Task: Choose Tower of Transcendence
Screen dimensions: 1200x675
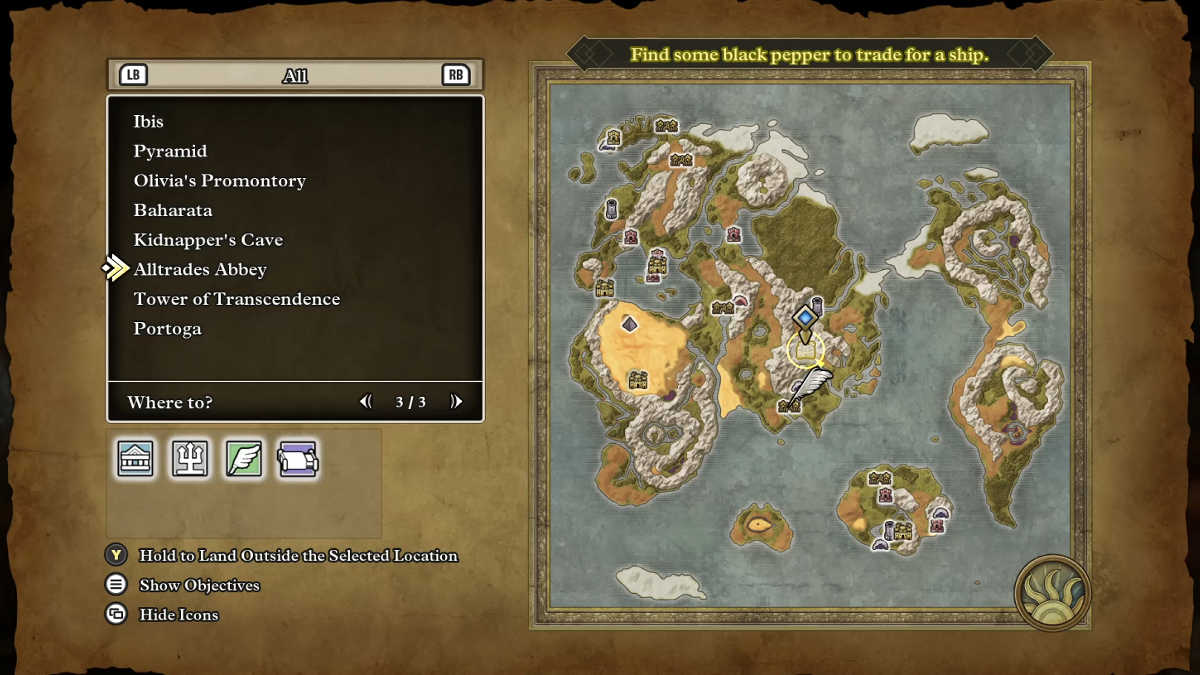Action: (x=237, y=299)
